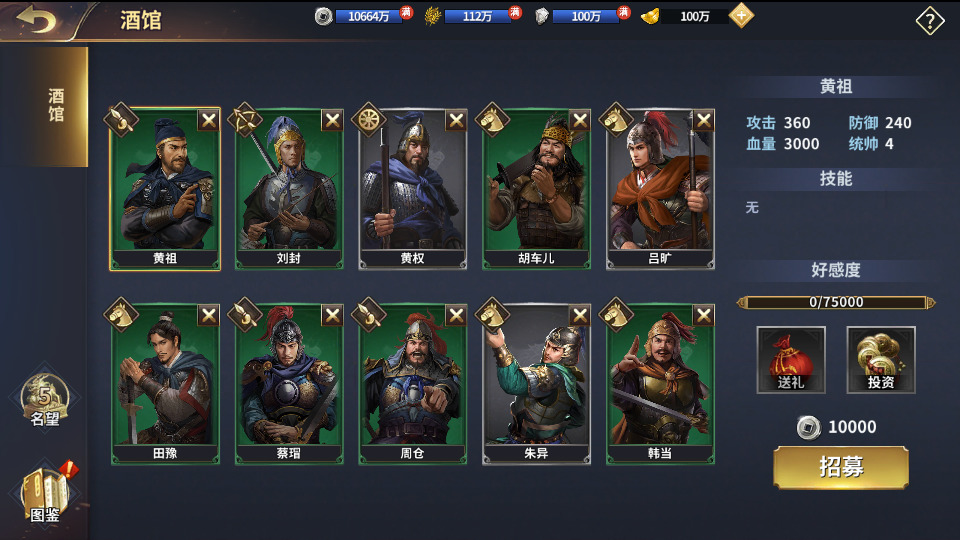Add gold with the plus button
Screen dimensions: 960x540
[x=741, y=16]
